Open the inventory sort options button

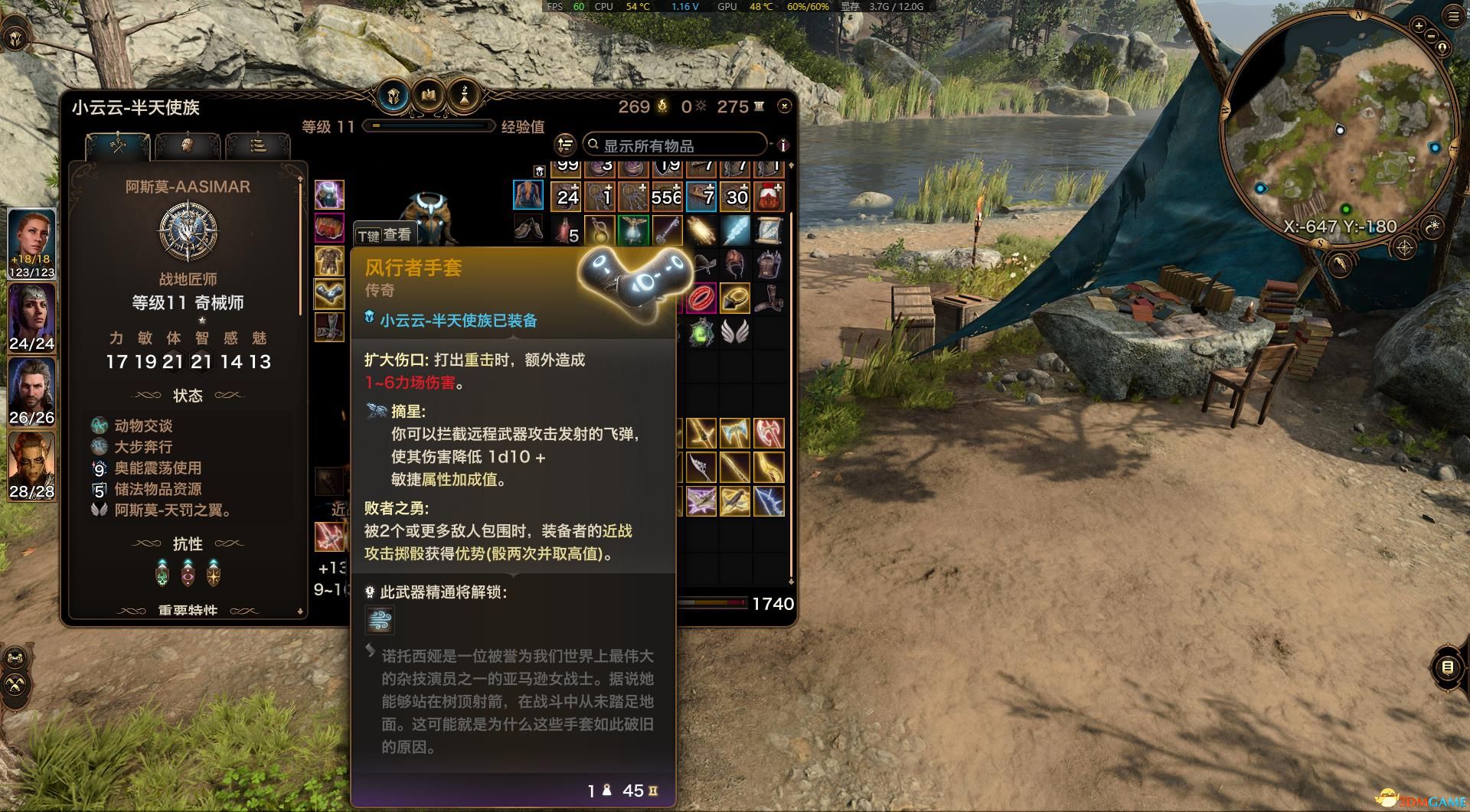pos(565,144)
